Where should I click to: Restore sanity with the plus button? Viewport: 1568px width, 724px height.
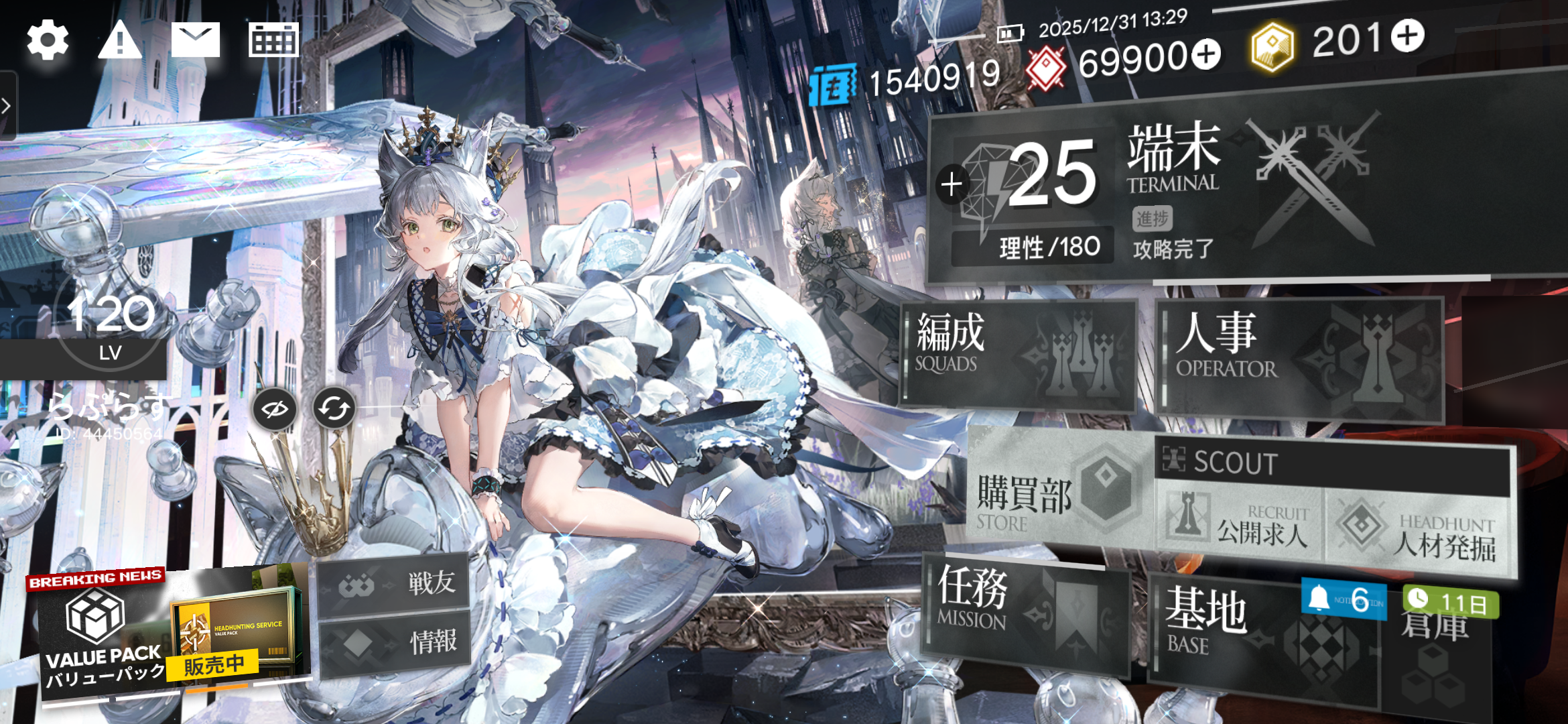point(952,184)
